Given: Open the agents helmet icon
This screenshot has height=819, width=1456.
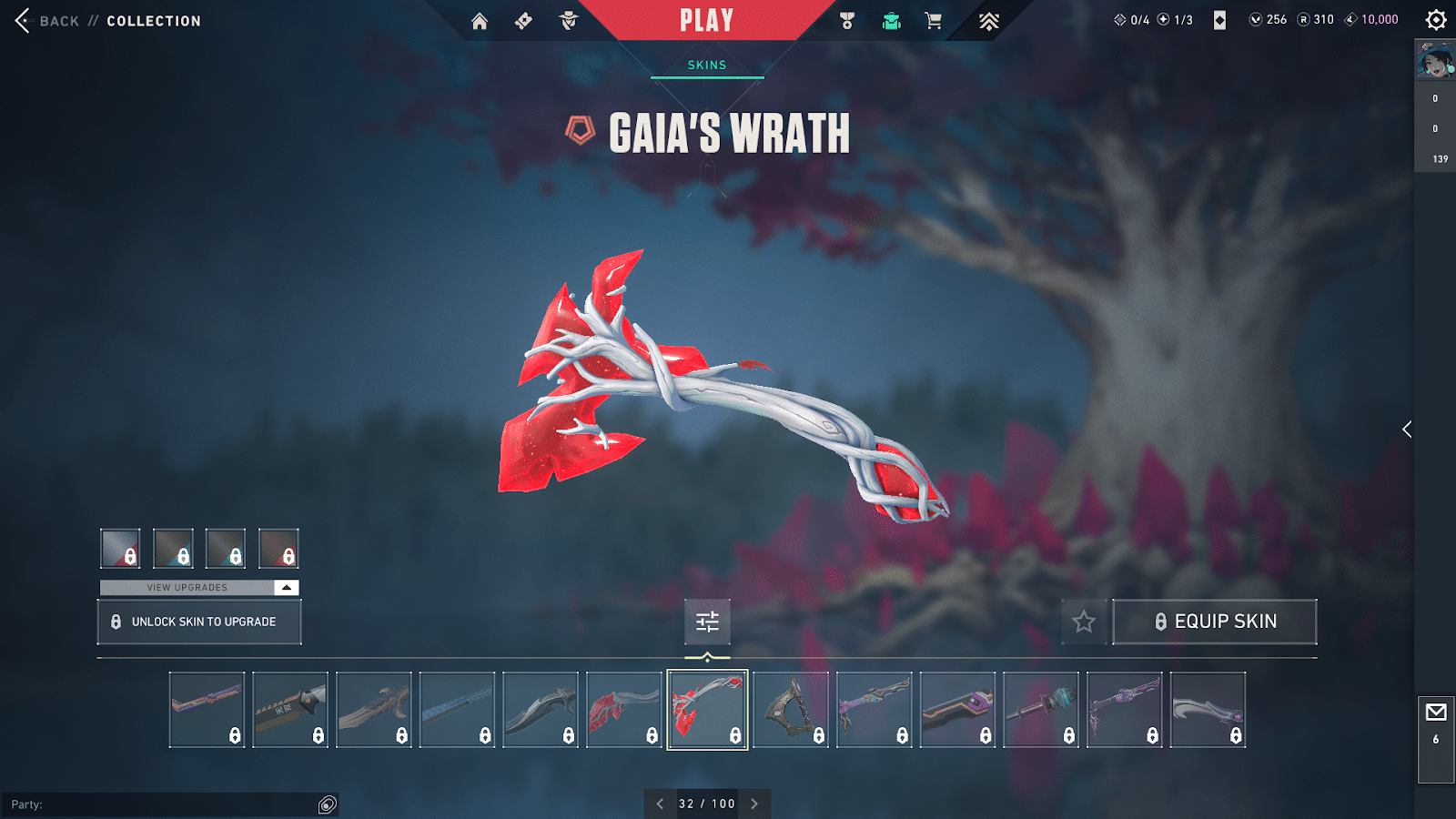Looking at the screenshot, I should point(569,21).
